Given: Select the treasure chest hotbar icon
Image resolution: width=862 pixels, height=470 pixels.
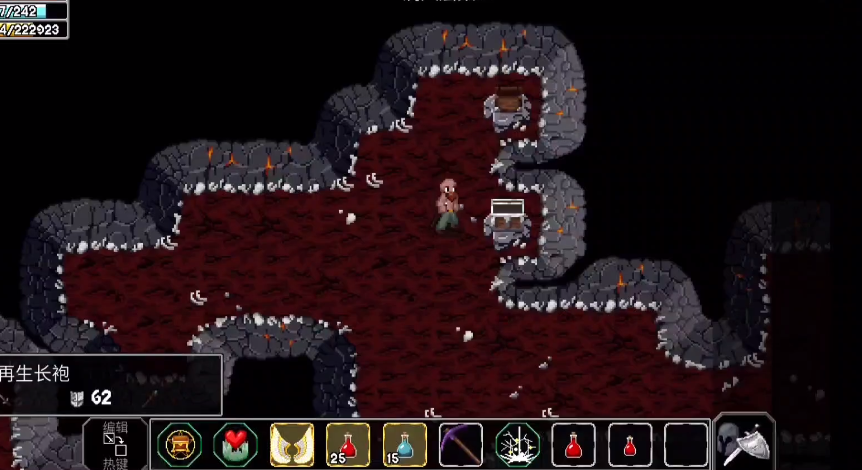Looking at the screenshot, I should click(180, 445).
